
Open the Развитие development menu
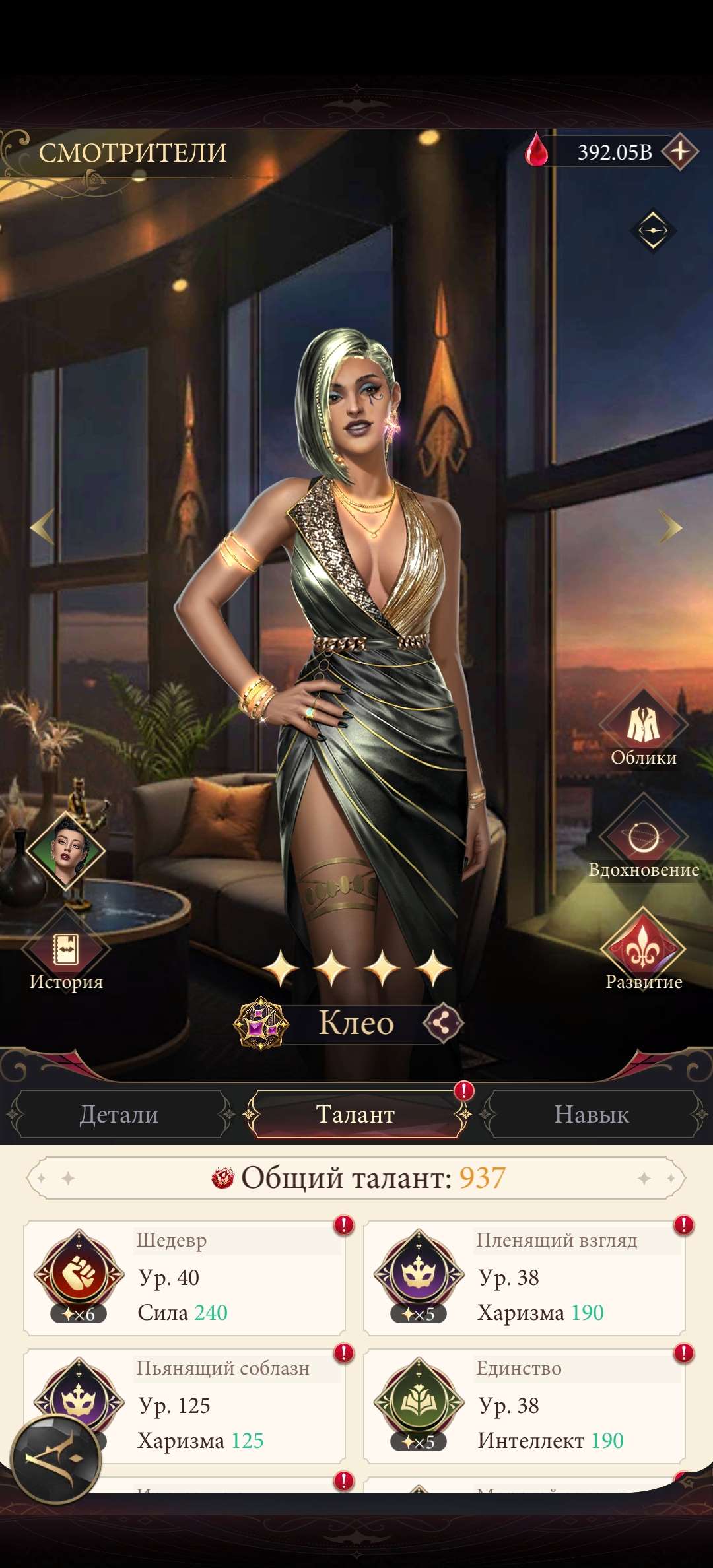pyautogui.click(x=643, y=952)
